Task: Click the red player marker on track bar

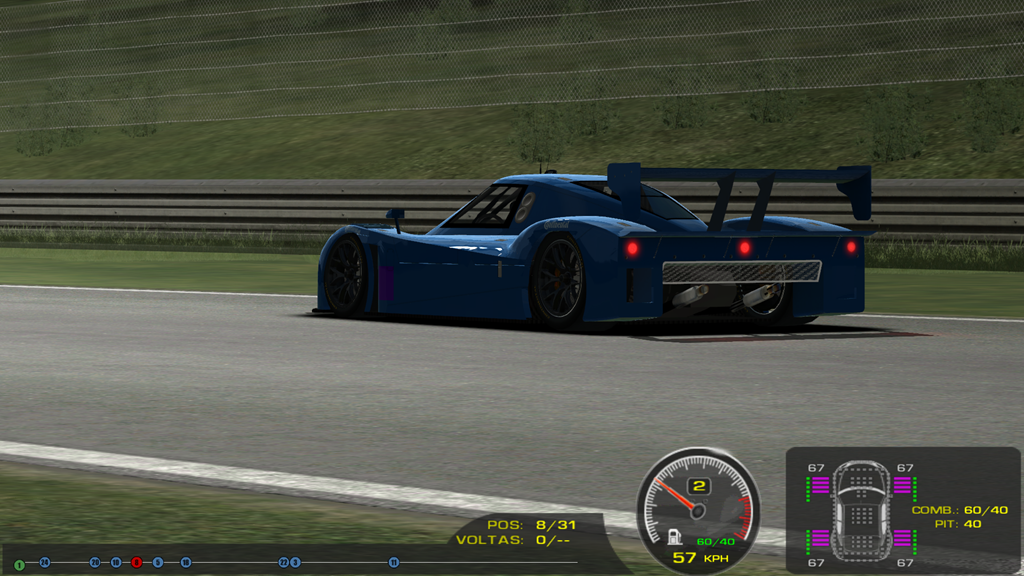Action: [x=137, y=562]
